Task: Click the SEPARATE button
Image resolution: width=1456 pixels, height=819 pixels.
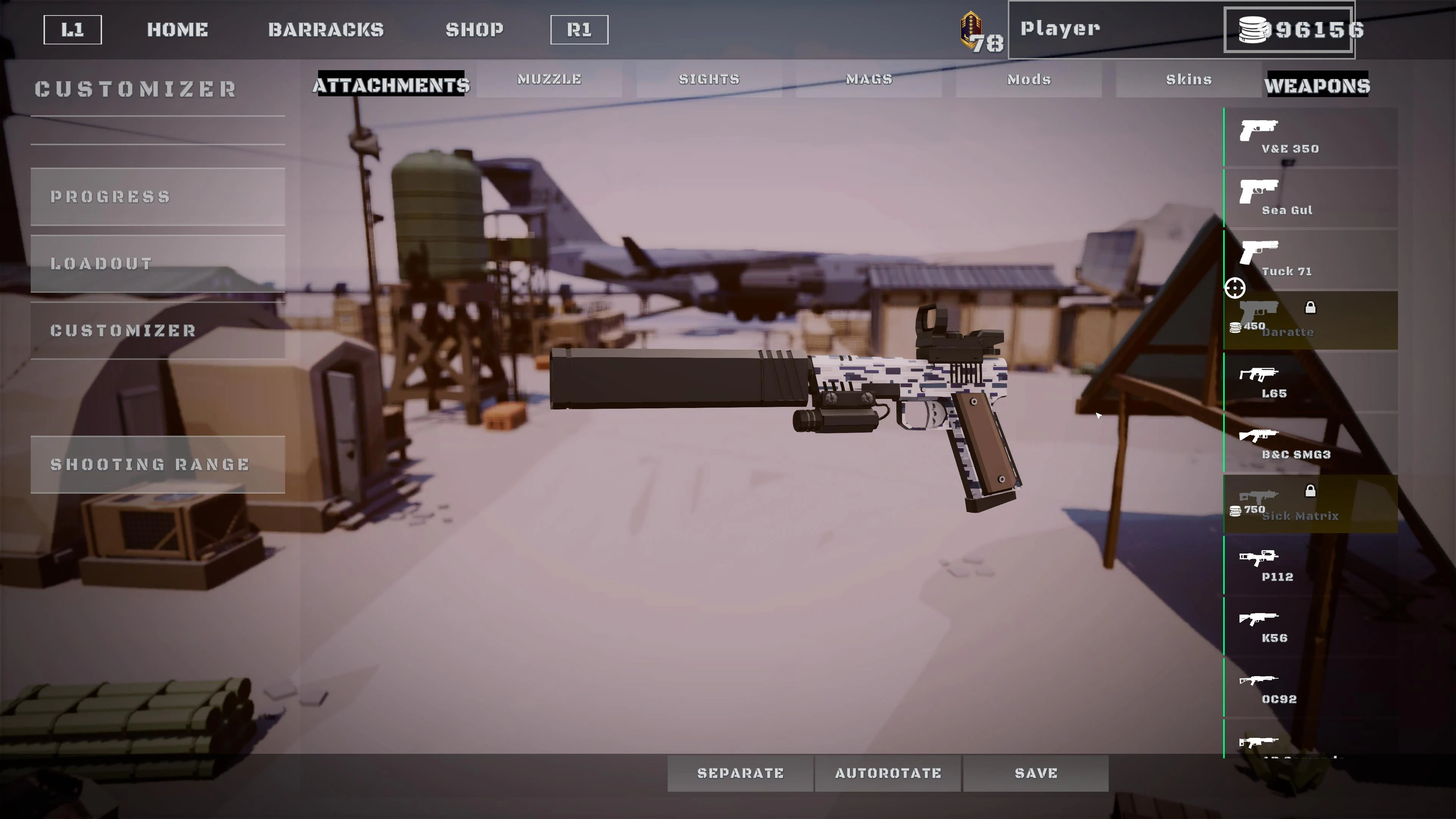Action: click(x=741, y=773)
